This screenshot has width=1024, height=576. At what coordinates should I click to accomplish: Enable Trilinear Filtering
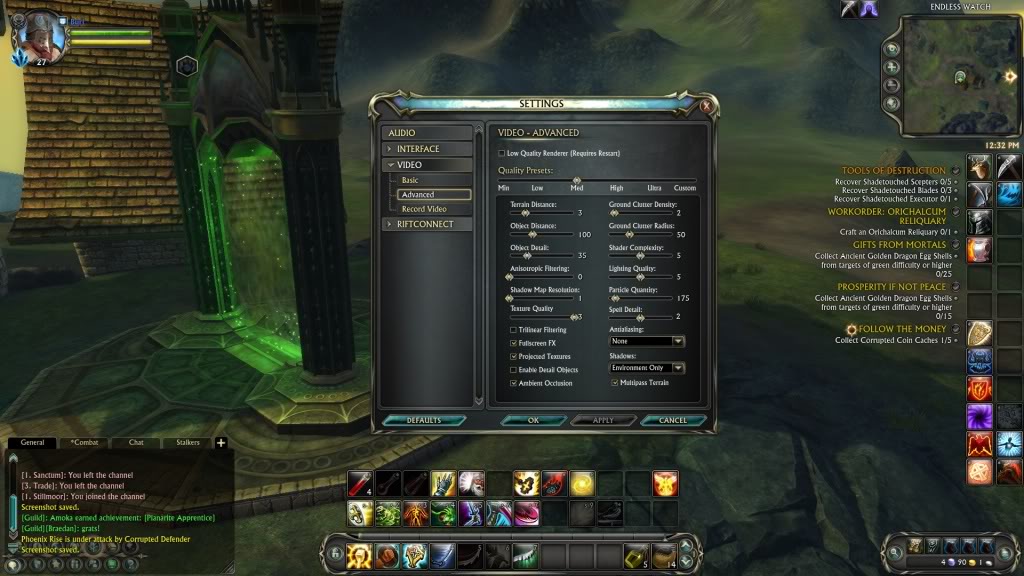click(514, 330)
